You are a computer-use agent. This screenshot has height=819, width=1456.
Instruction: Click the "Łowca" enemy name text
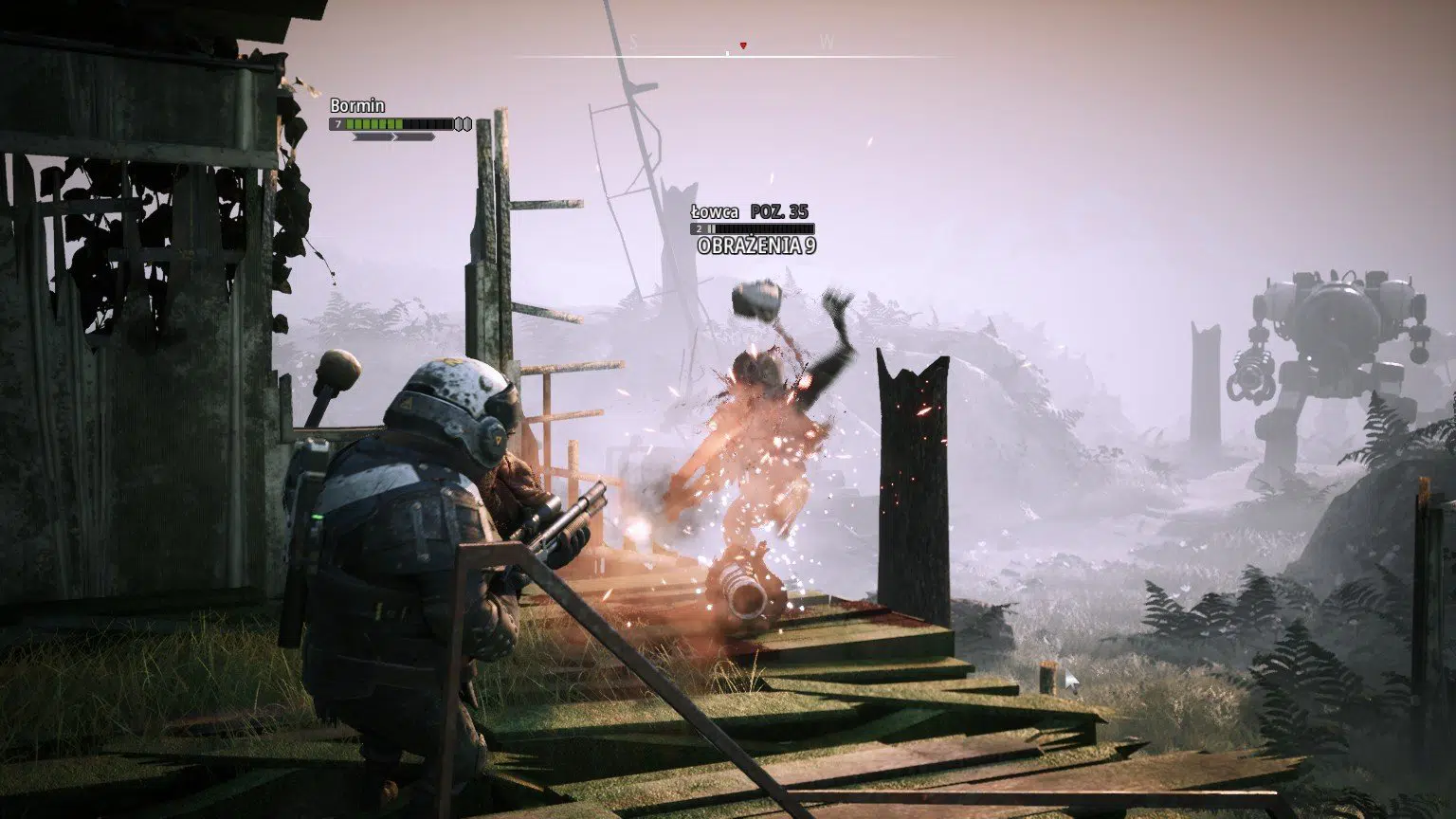(714, 212)
